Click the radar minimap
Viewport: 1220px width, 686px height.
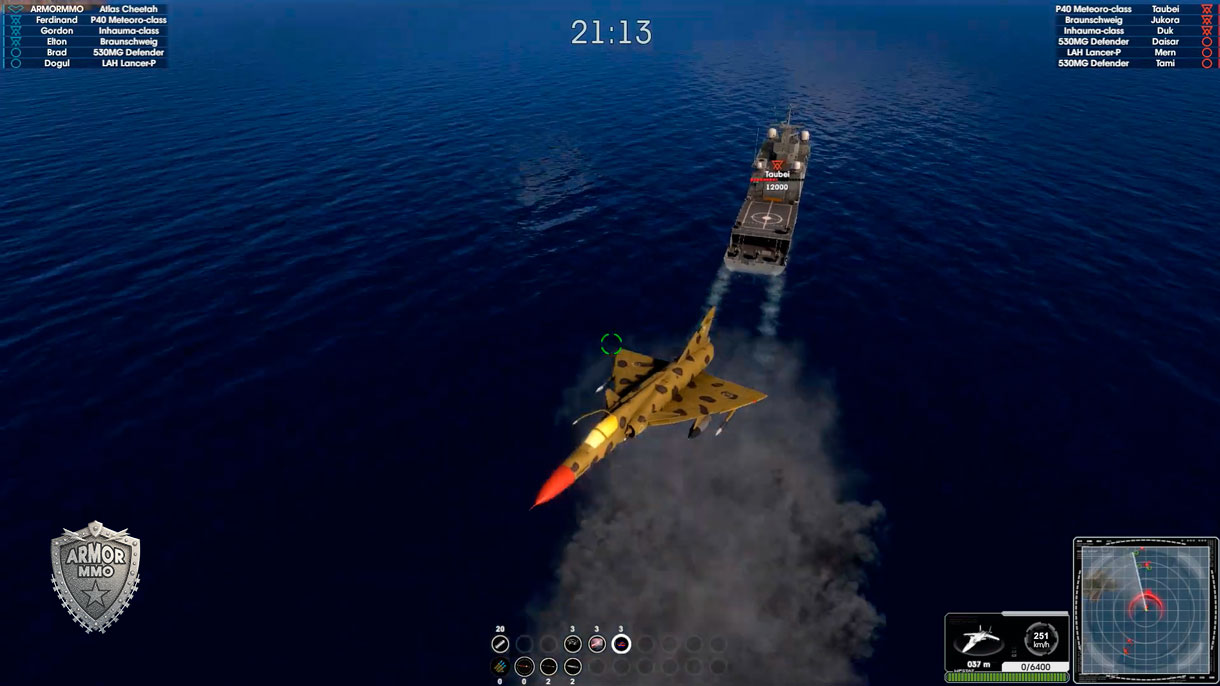(1144, 609)
